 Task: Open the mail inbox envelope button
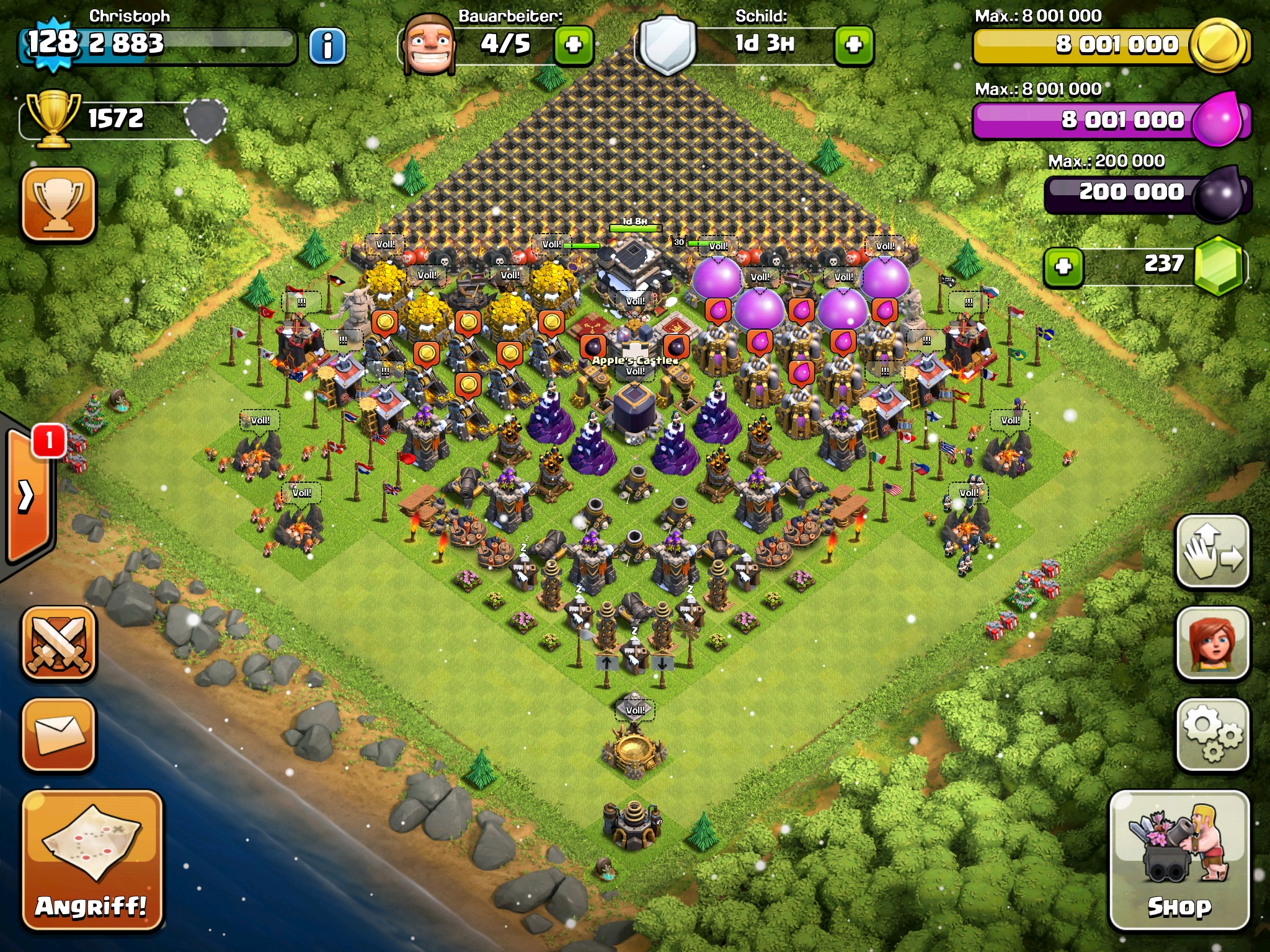[59, 734]
